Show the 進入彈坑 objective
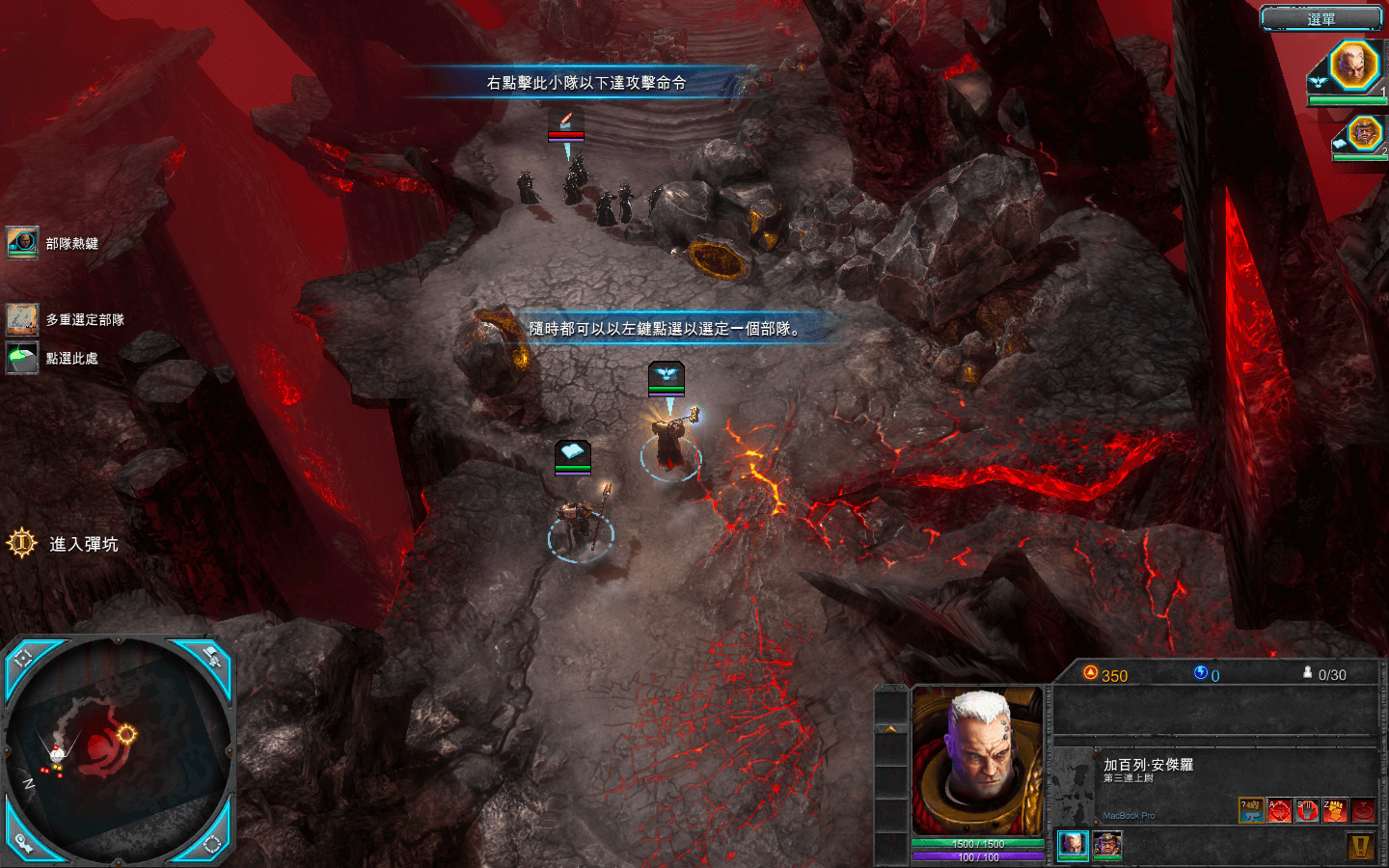The height and width of the screenshot is (868, 1389). click(x=22, y=544)
